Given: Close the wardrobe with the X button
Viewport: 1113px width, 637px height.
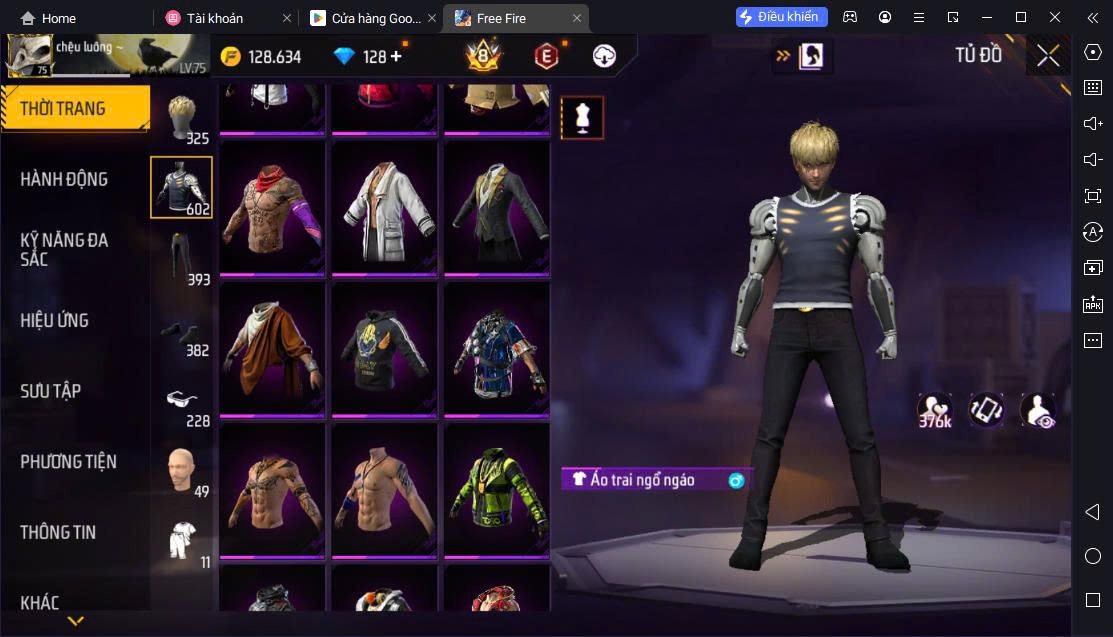Looking at the screenshot, I should tap(1048, 56).
